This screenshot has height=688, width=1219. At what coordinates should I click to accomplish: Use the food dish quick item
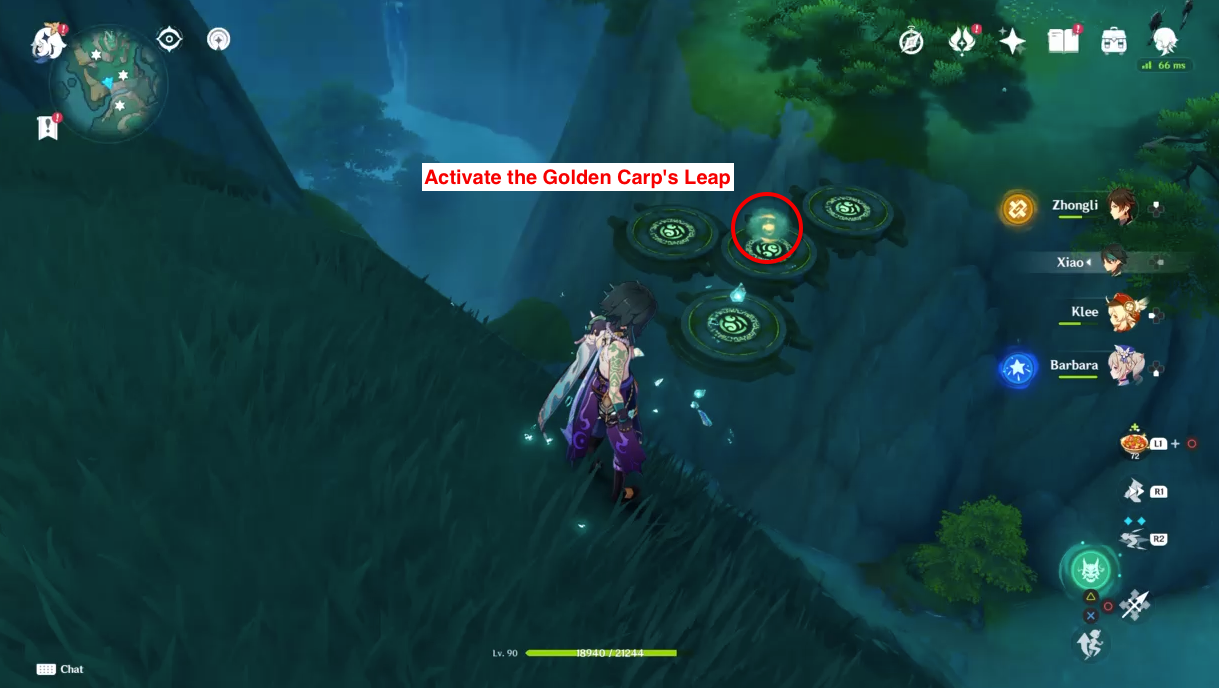pos(1135,443)
